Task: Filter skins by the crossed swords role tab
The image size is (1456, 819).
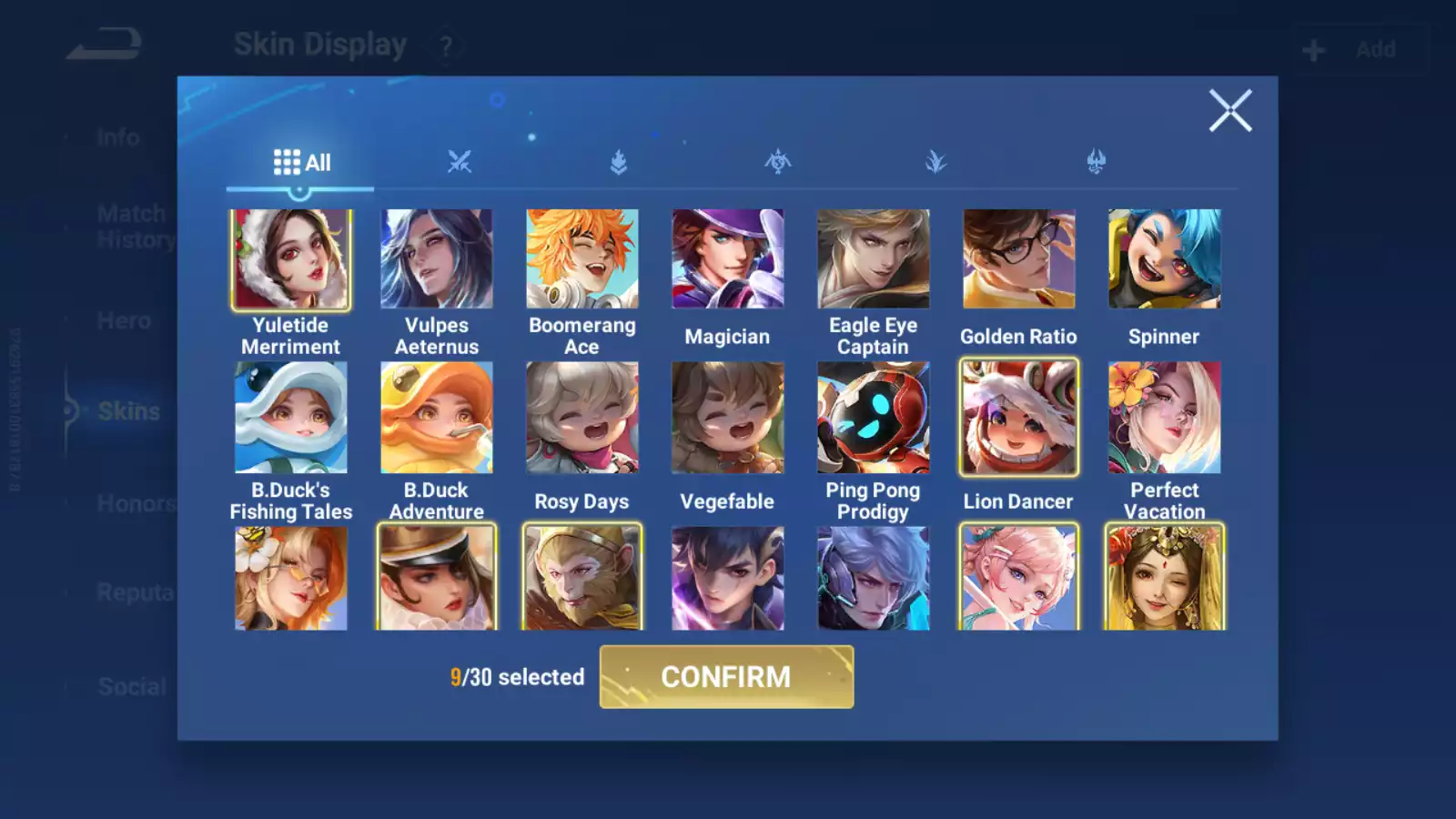Action: click(x=460, y=163)
